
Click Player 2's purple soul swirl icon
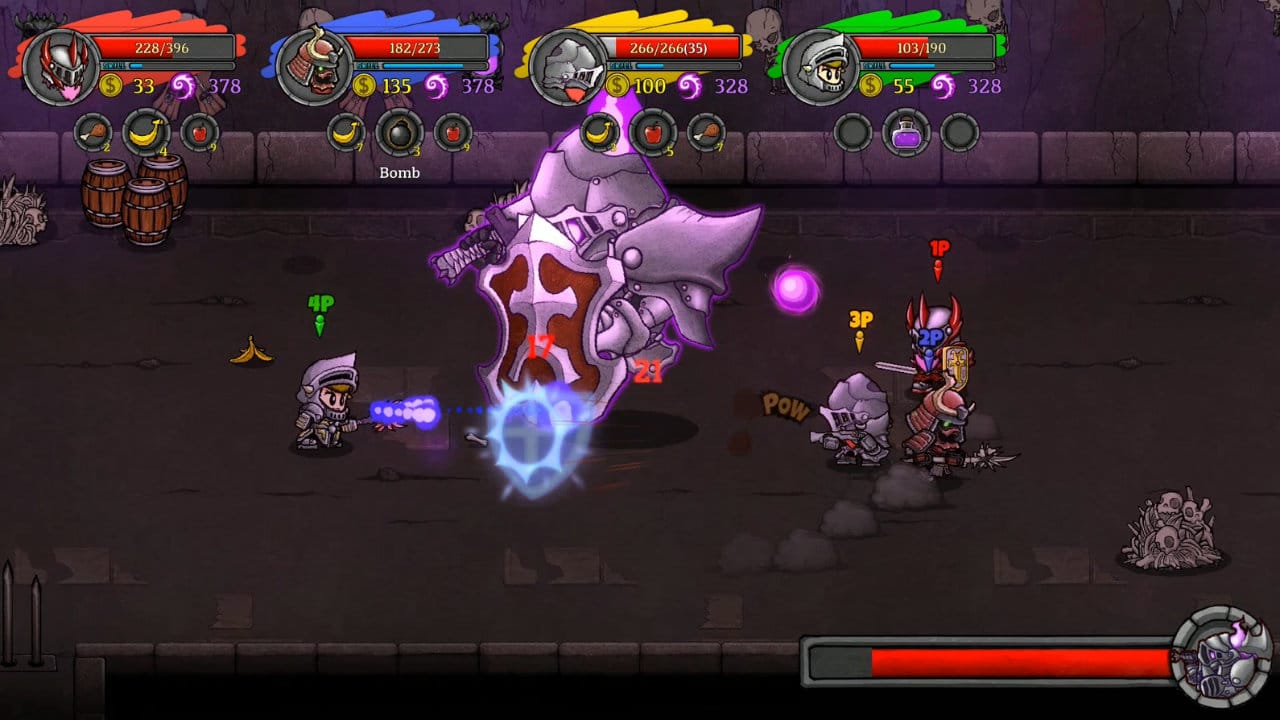coord(437,87)
